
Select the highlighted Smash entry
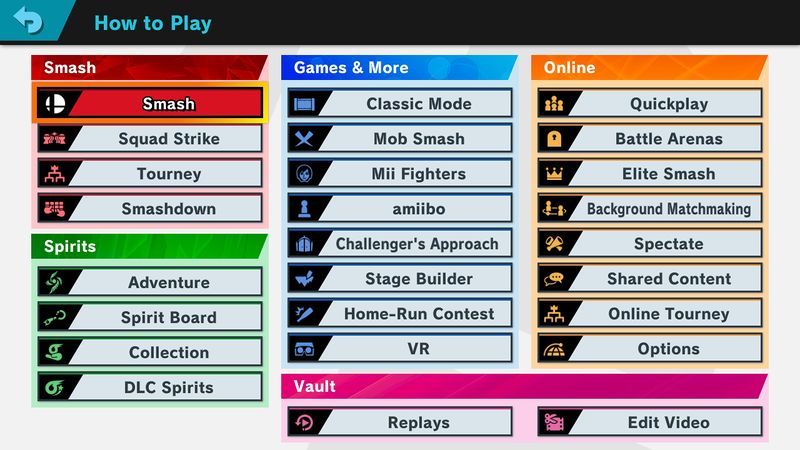tap(150, 103)
